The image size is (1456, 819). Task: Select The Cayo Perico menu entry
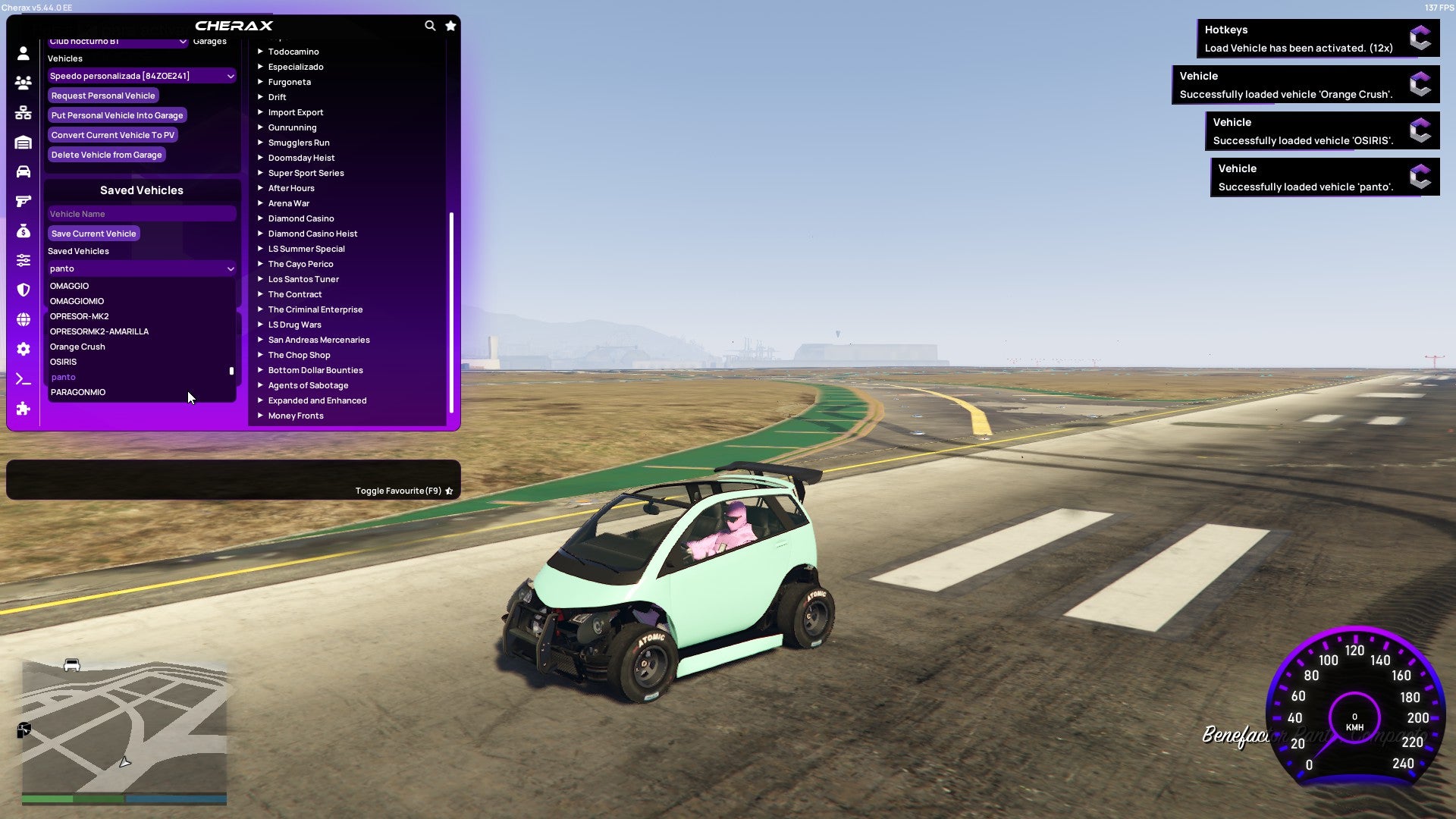pyautogui.click(x=300, y=264)
